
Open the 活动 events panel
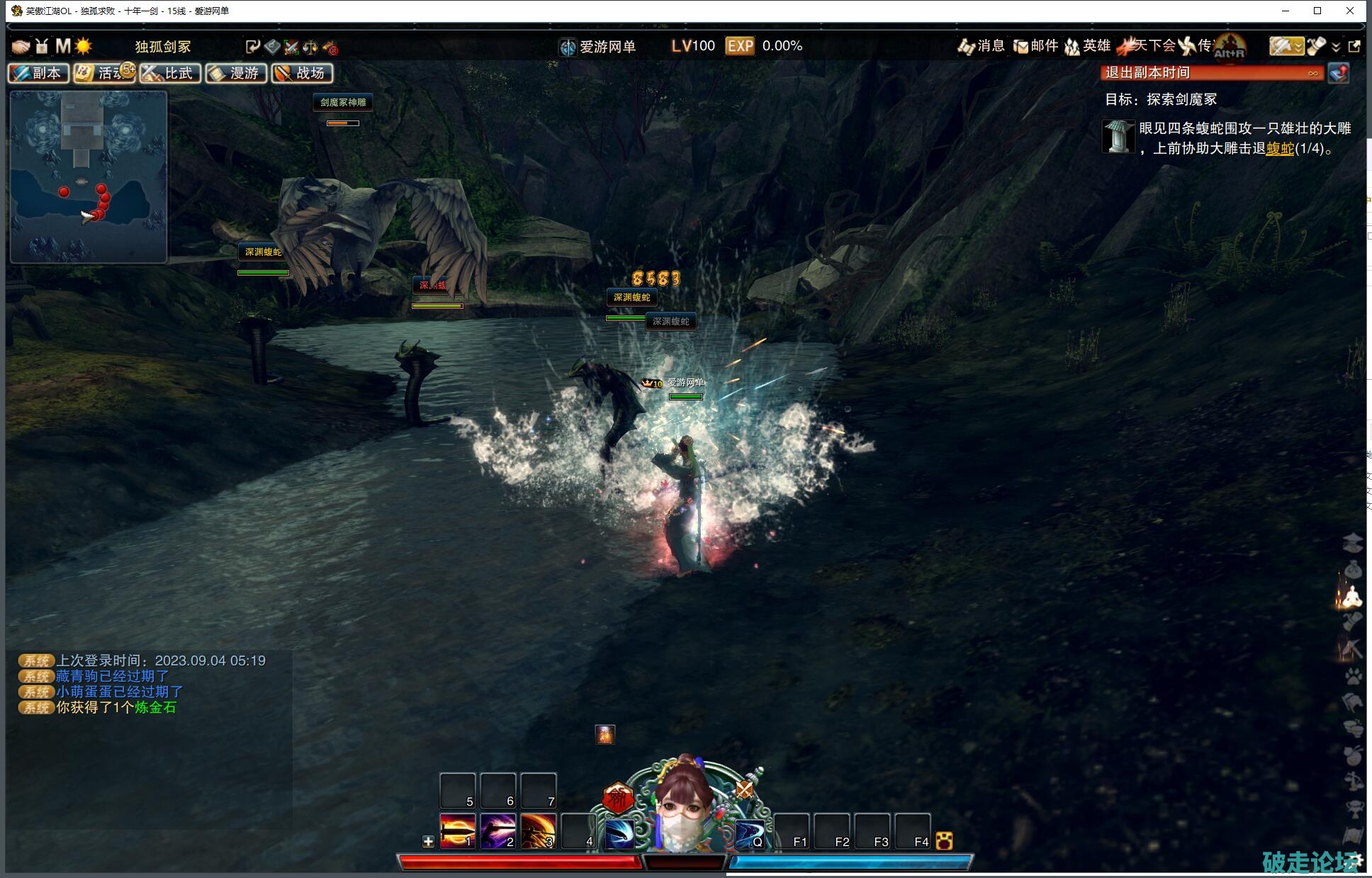(104, 73)
